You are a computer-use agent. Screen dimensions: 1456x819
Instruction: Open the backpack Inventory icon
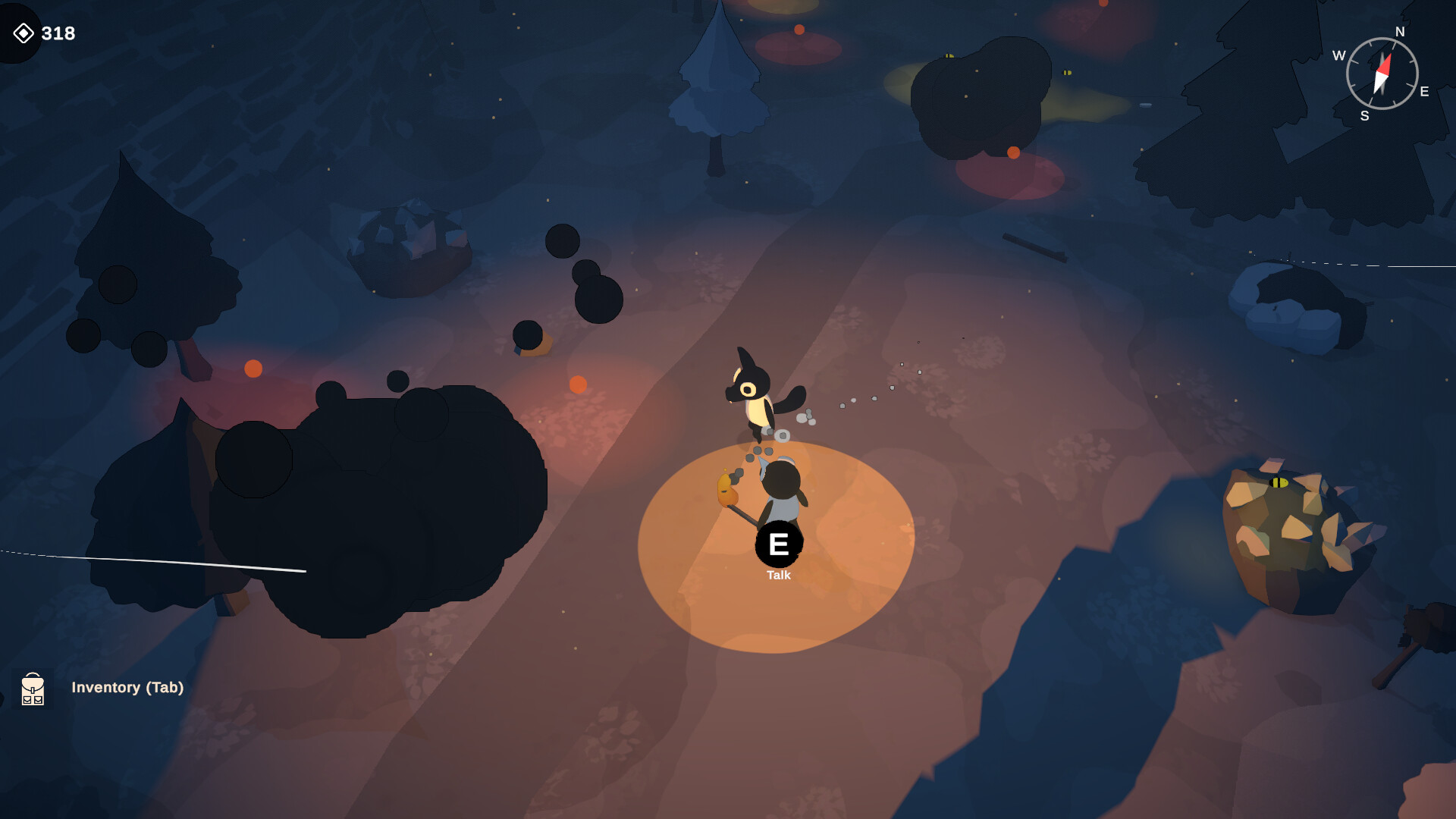[x=33, y=689]
